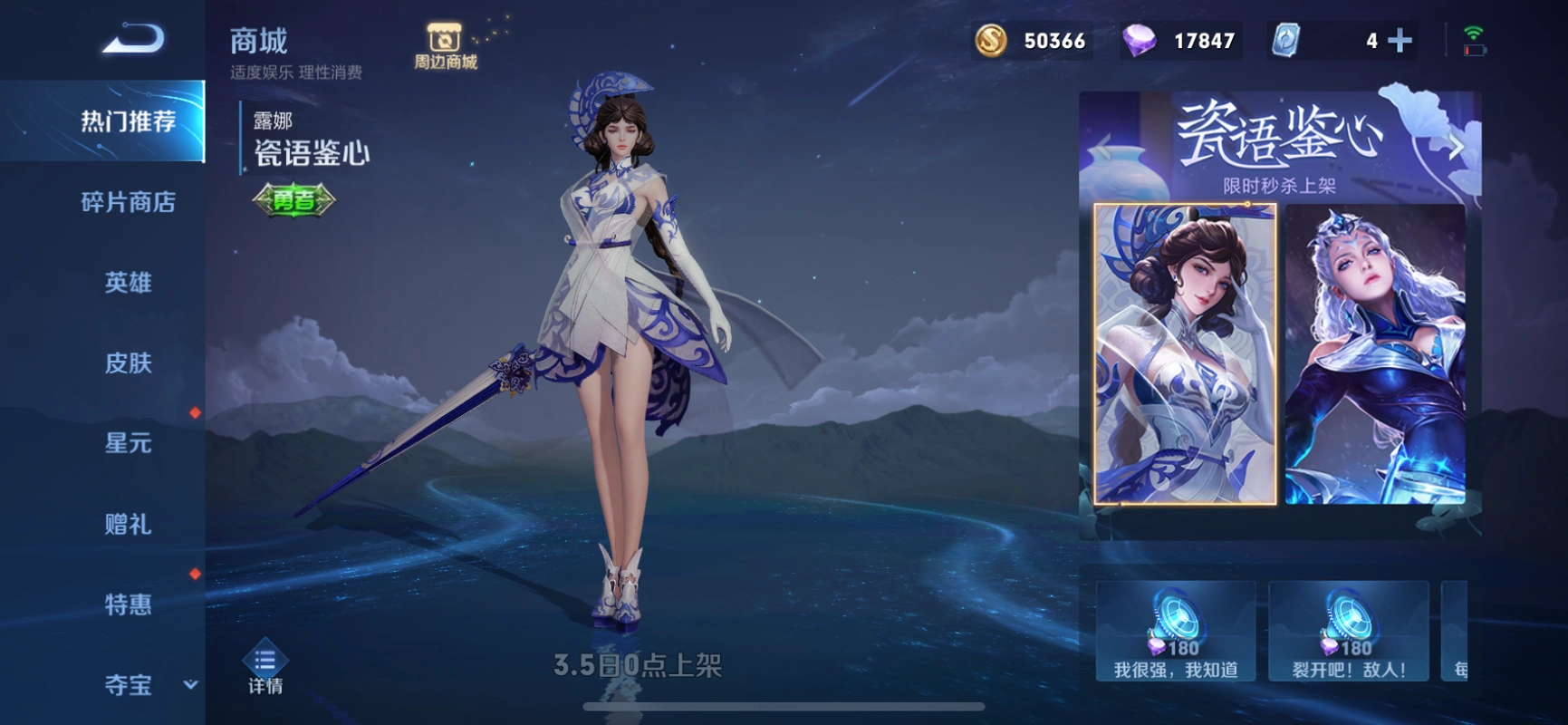Buy the 我很强，我知道 voice pack for 180
The height and width of the screenshot is (725, 1568).
[1175, 630]
